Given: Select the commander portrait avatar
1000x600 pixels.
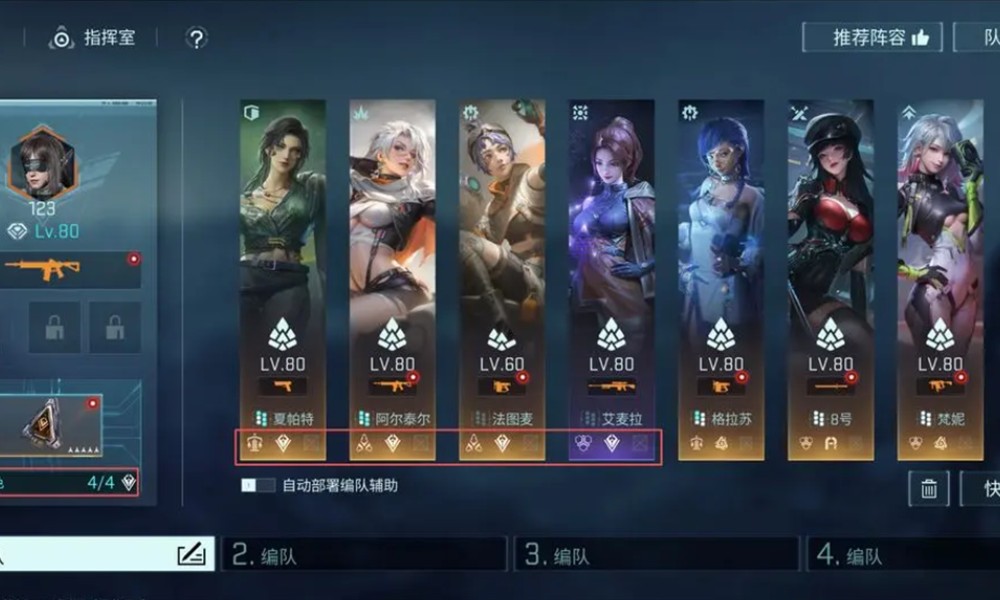Looking at the screenshot, I should coord(41,162).
